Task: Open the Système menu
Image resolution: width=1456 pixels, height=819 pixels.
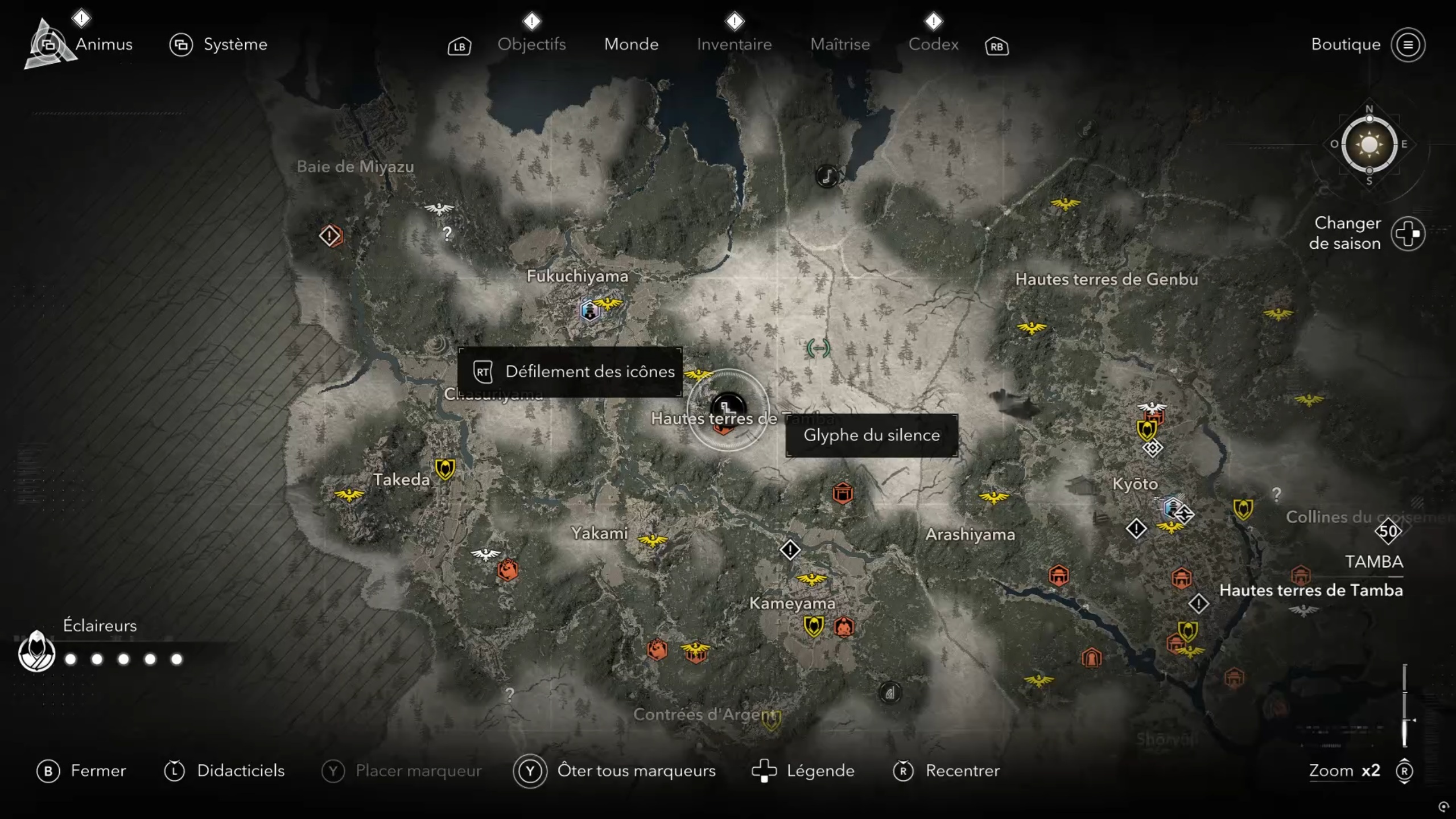Action: pos(234,44)
